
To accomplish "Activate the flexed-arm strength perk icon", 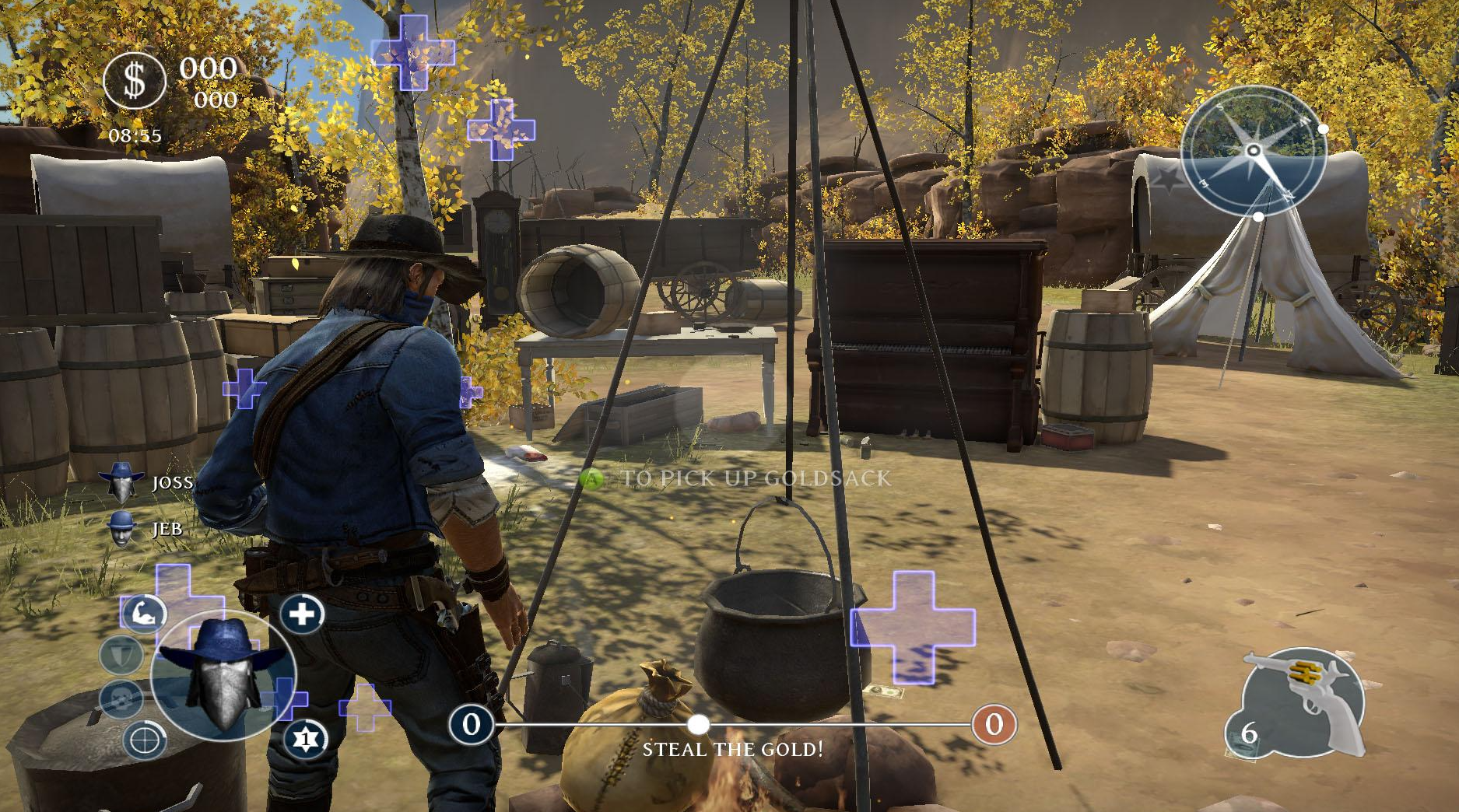I will (144, 614).
